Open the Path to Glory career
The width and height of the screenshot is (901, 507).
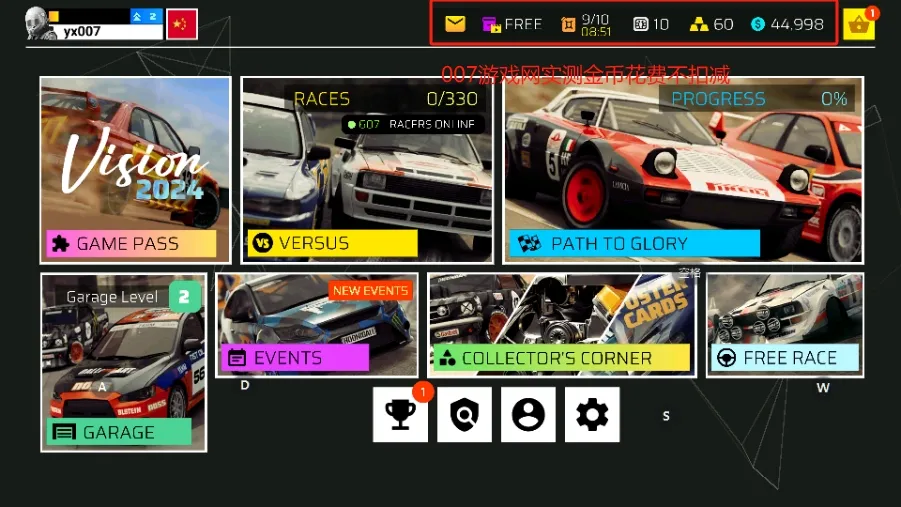[683, 169]
